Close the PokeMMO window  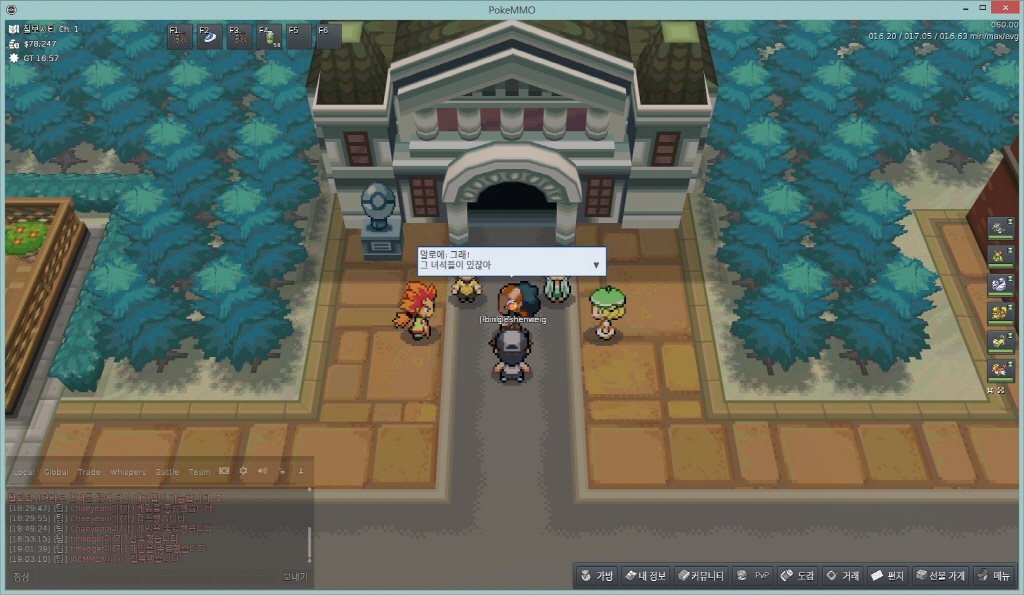[1008, 8]
